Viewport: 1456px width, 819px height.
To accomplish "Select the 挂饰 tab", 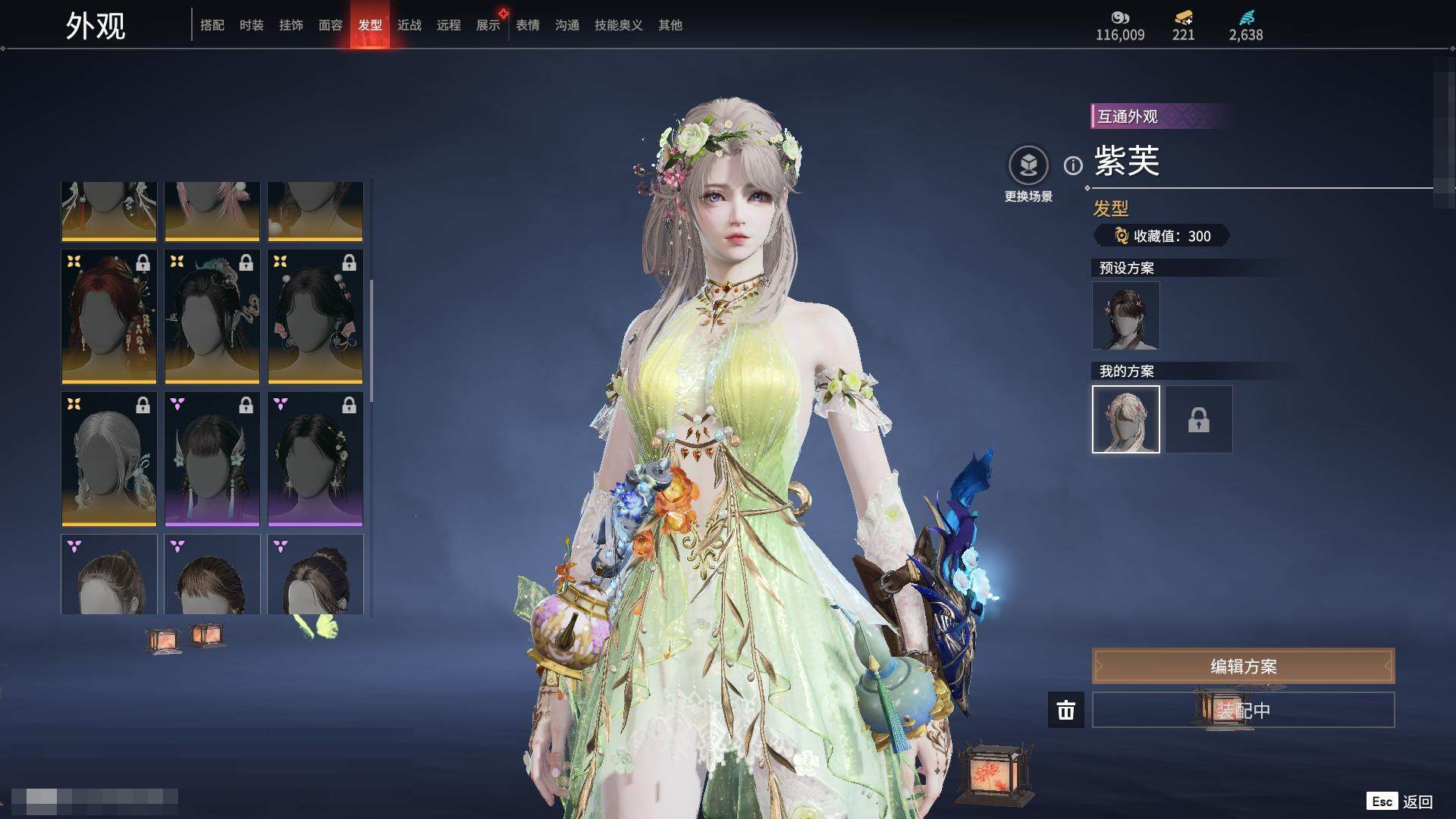I will pyautogui.click(x=291, y=25).
